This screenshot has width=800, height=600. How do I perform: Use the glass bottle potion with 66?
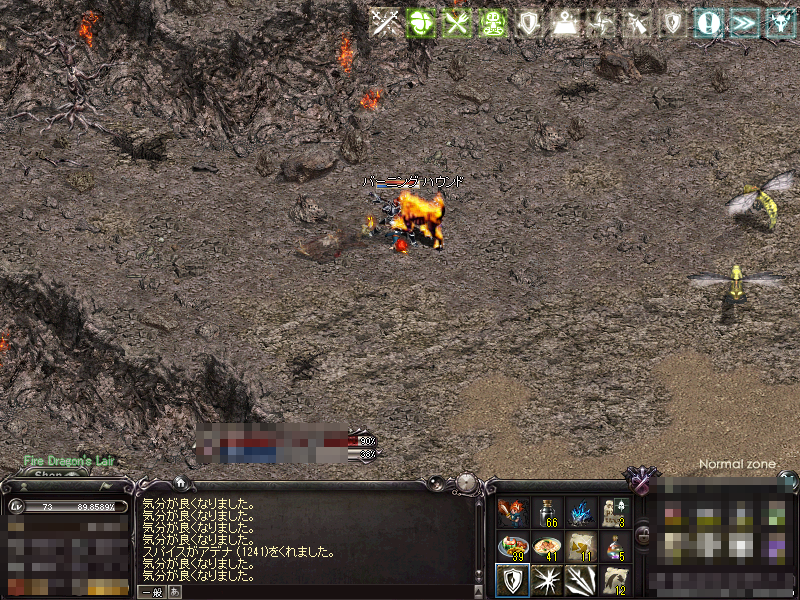click(x=546, y=513)
